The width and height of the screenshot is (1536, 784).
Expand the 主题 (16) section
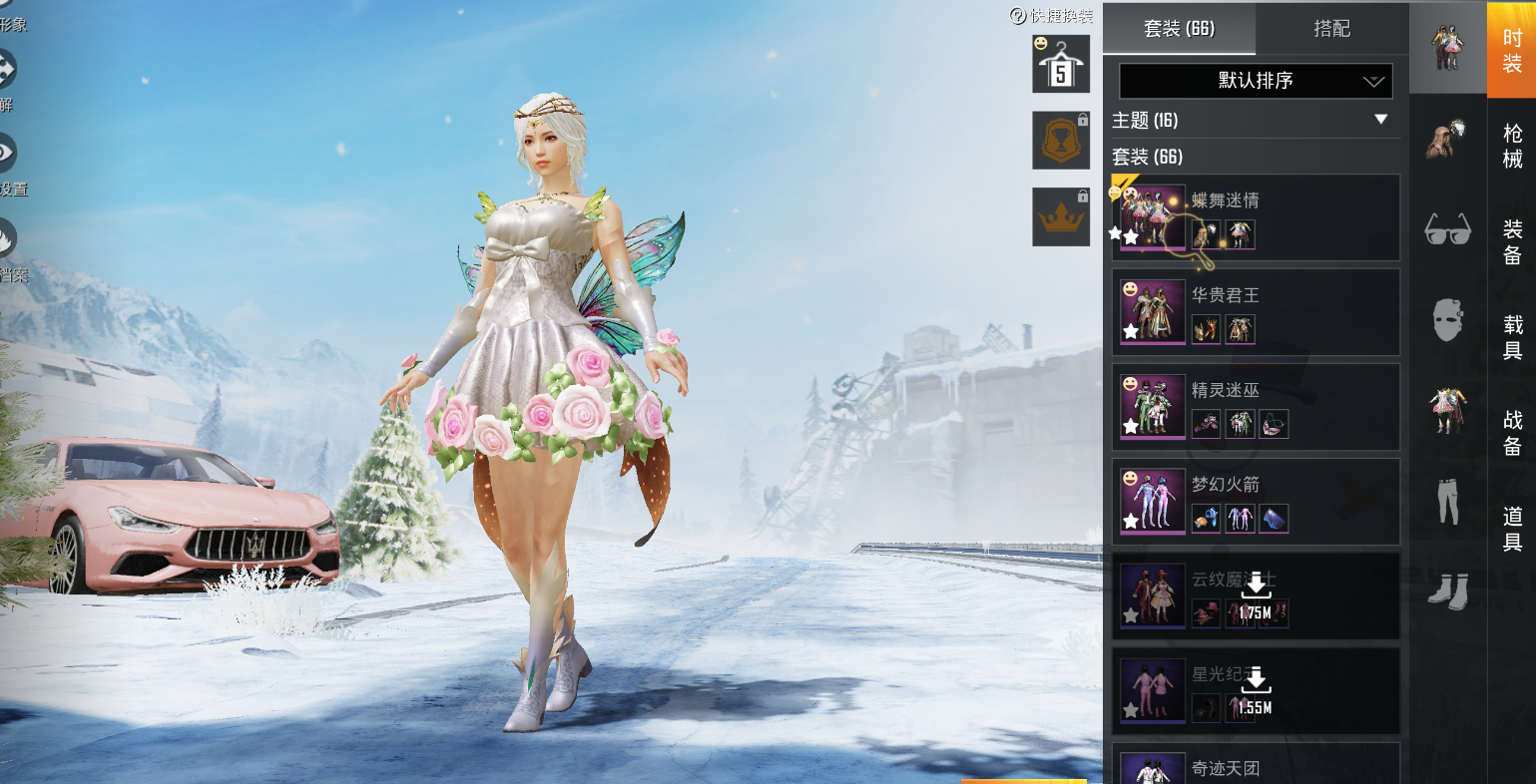1380,120
